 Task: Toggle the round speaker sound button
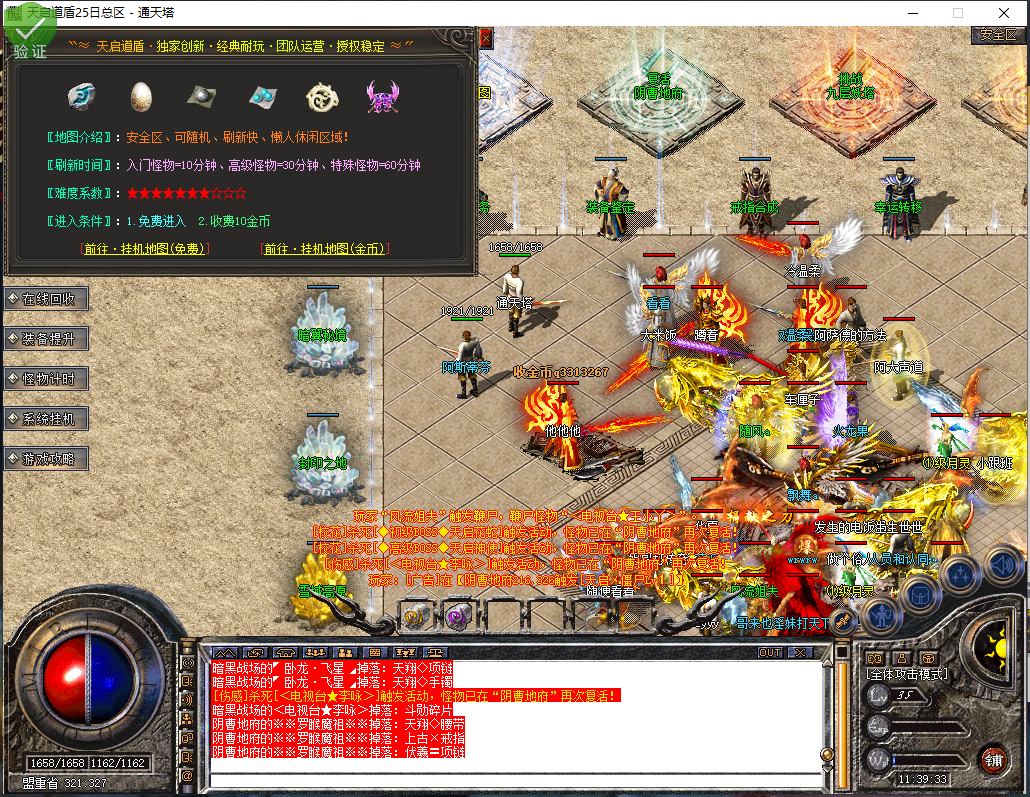tap(1002, 566)
